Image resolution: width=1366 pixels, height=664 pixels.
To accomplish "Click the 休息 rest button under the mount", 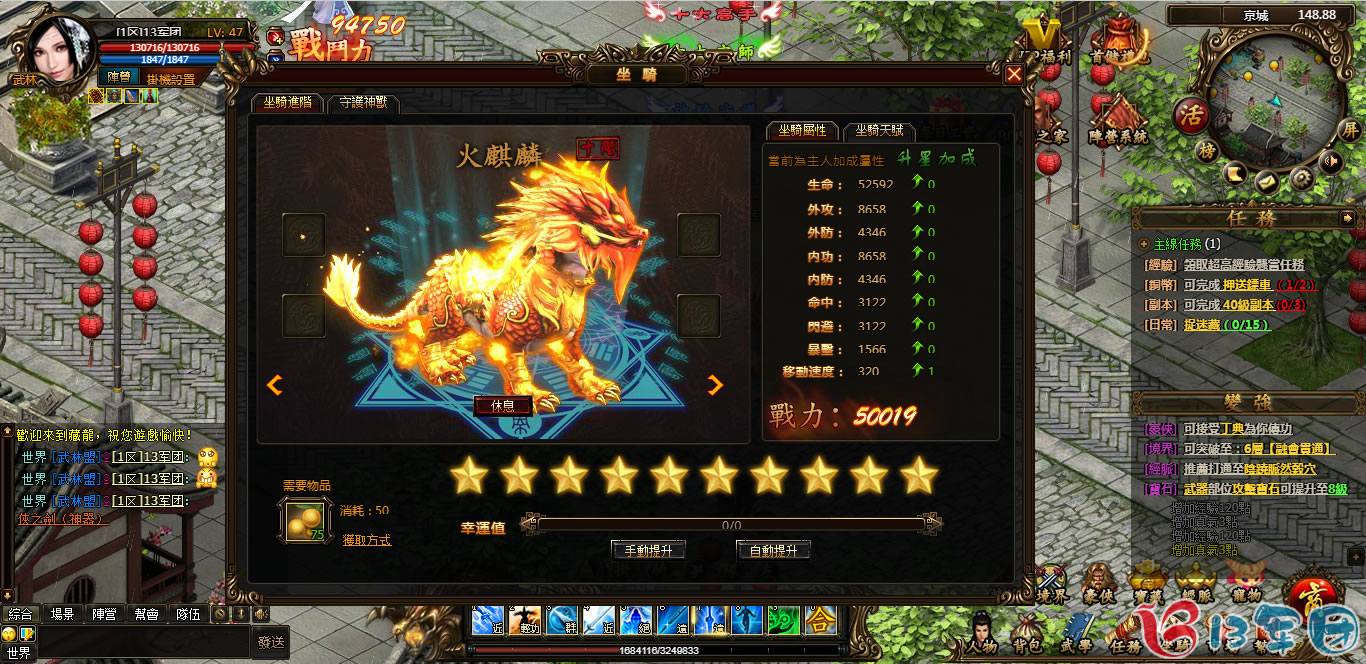I will pos(502,405).
